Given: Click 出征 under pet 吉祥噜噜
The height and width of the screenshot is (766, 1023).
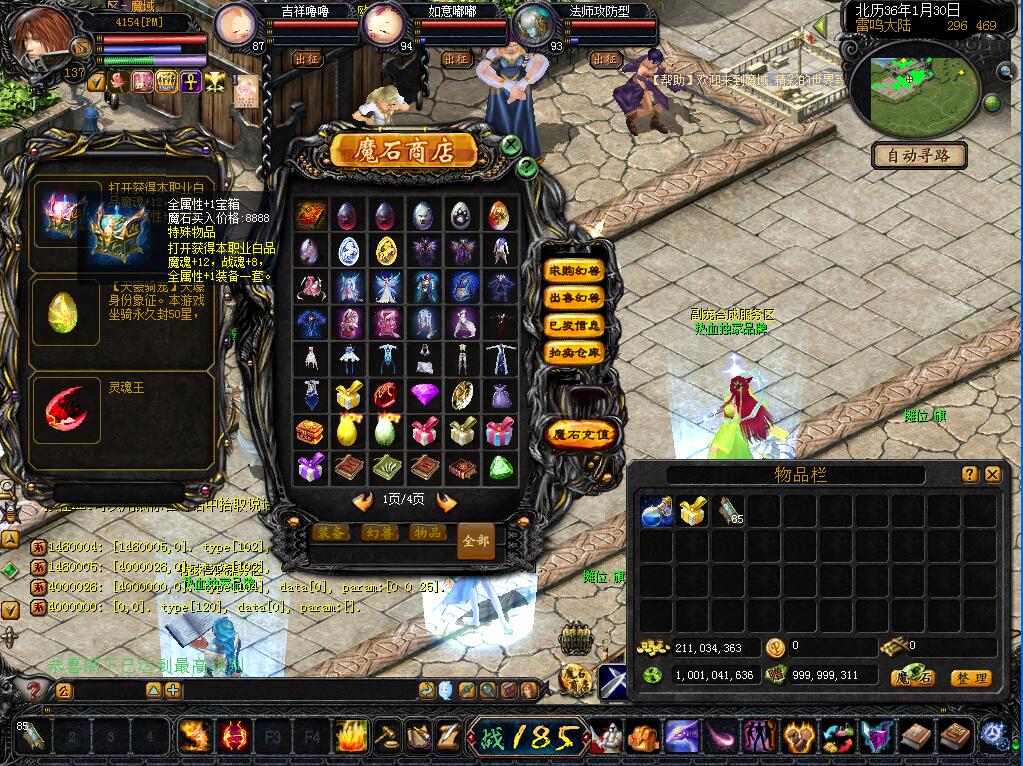Looking at the screenshot, I should click(x=307, y=59).
